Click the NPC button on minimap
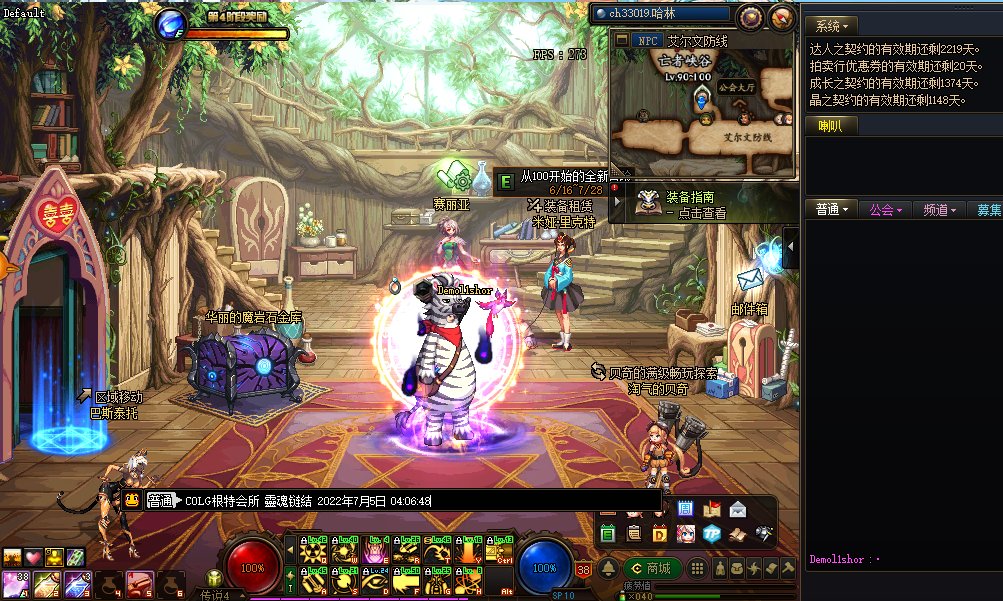This screenshot has width=1003, height=601. 648,41
